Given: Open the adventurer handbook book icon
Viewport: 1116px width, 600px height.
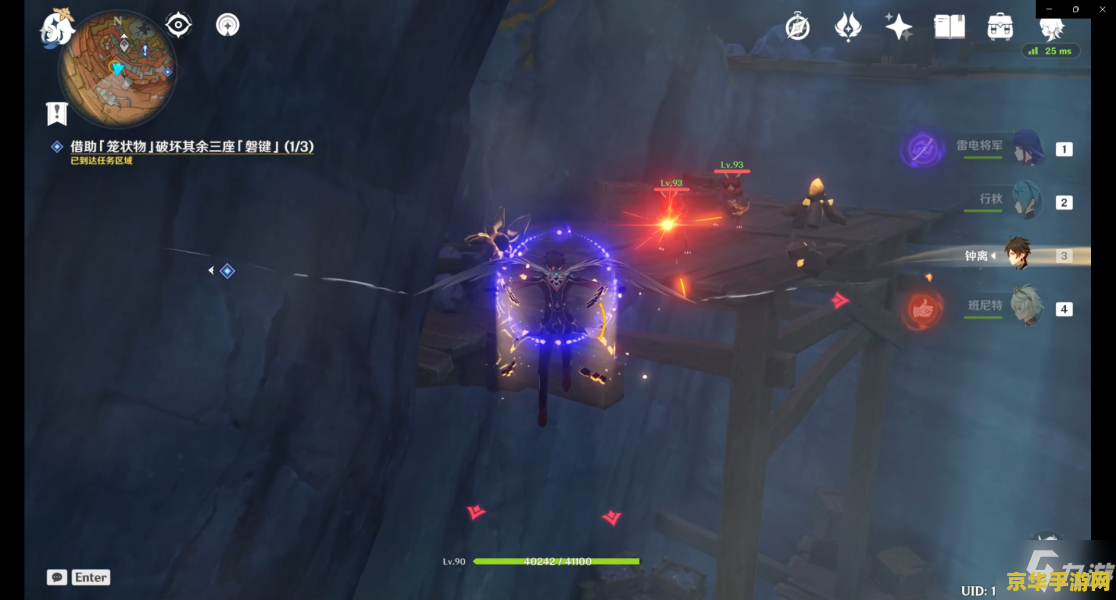Looking at the screenshot, I should 949,27.
